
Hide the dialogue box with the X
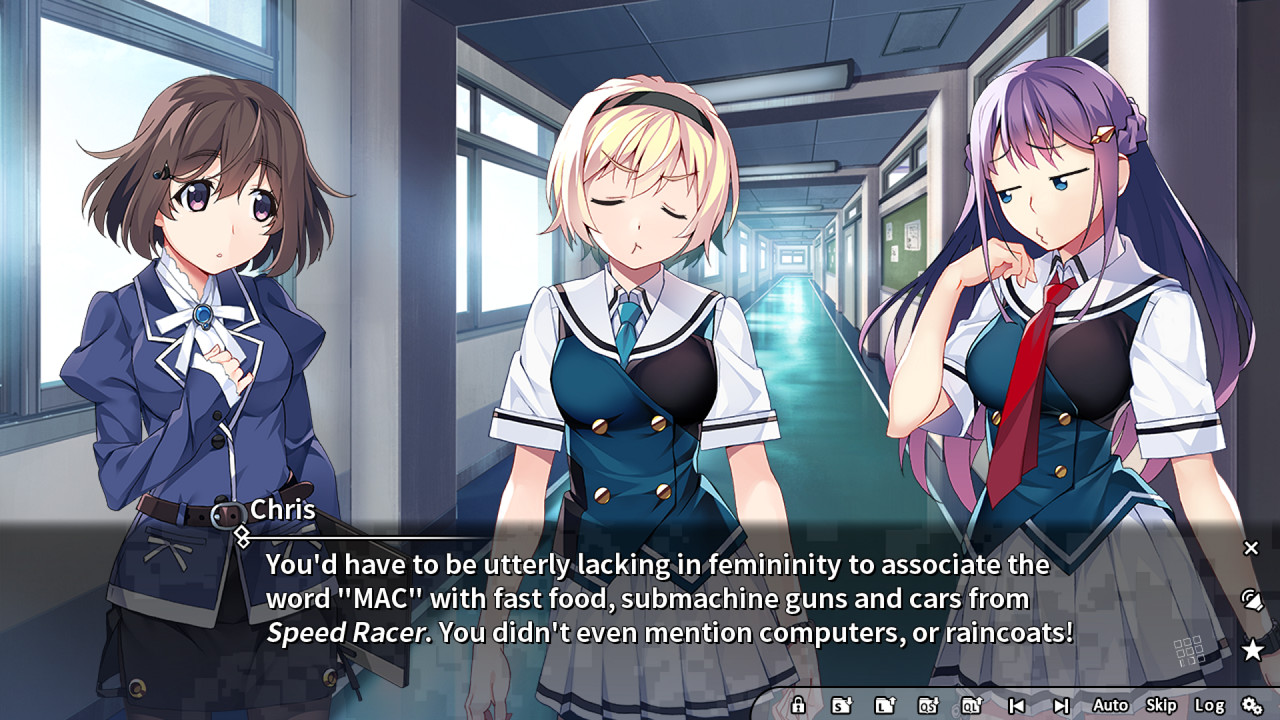point(1251,548)
